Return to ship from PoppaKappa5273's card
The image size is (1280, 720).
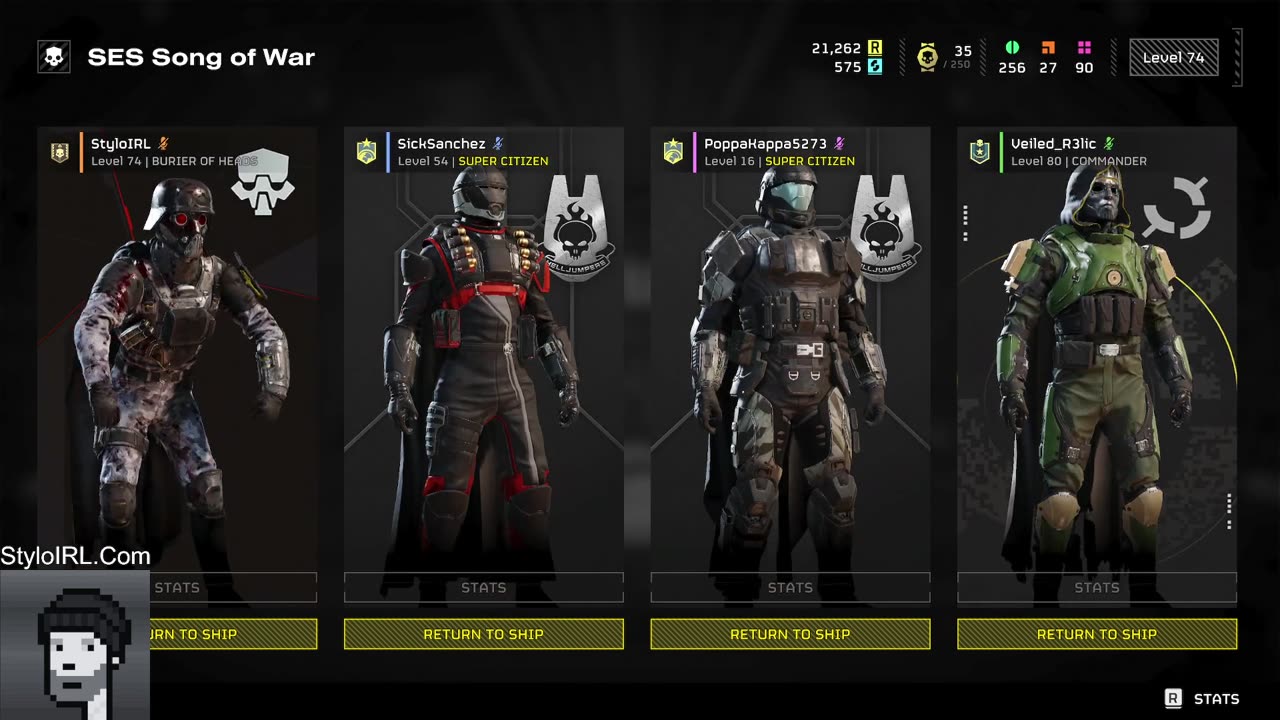click(x=790, y=634)
